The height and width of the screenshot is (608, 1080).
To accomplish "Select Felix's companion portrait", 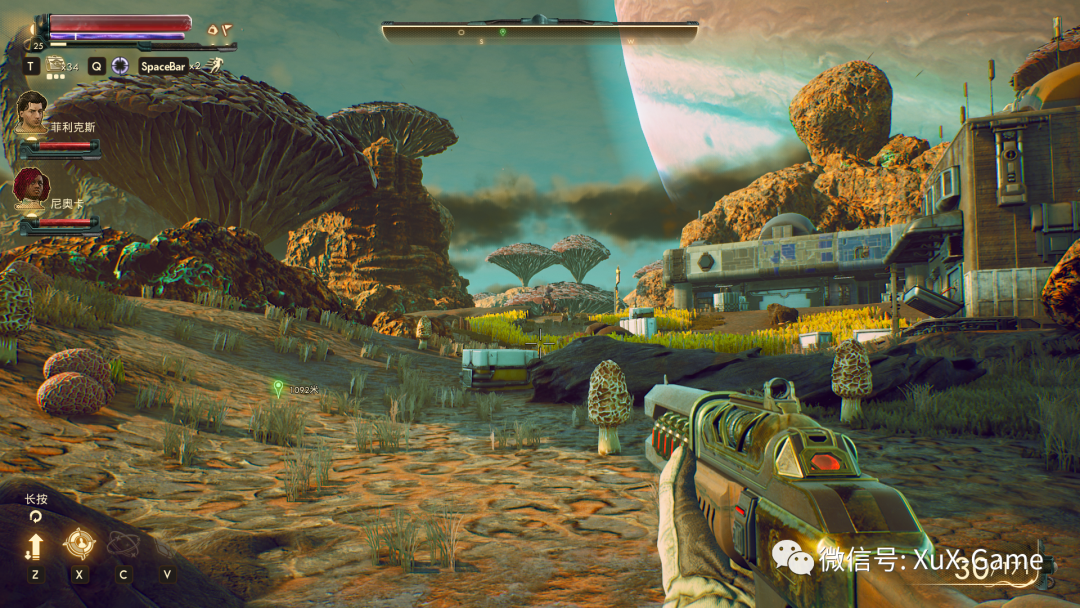I will (x=34, y=111).
